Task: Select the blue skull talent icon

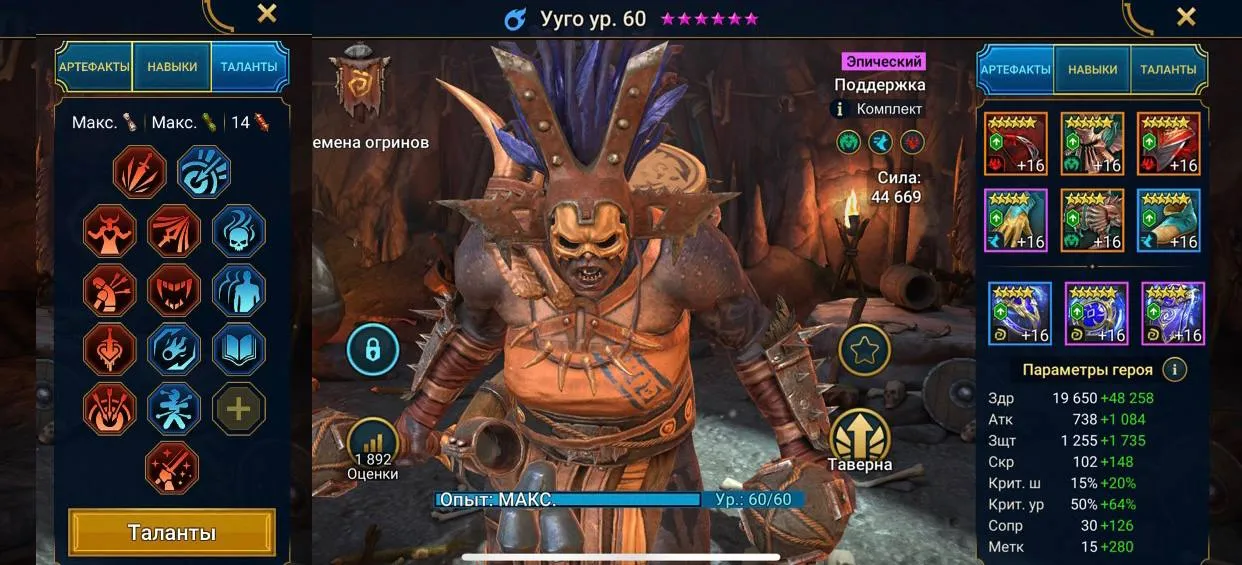Action: click(239, 231)
